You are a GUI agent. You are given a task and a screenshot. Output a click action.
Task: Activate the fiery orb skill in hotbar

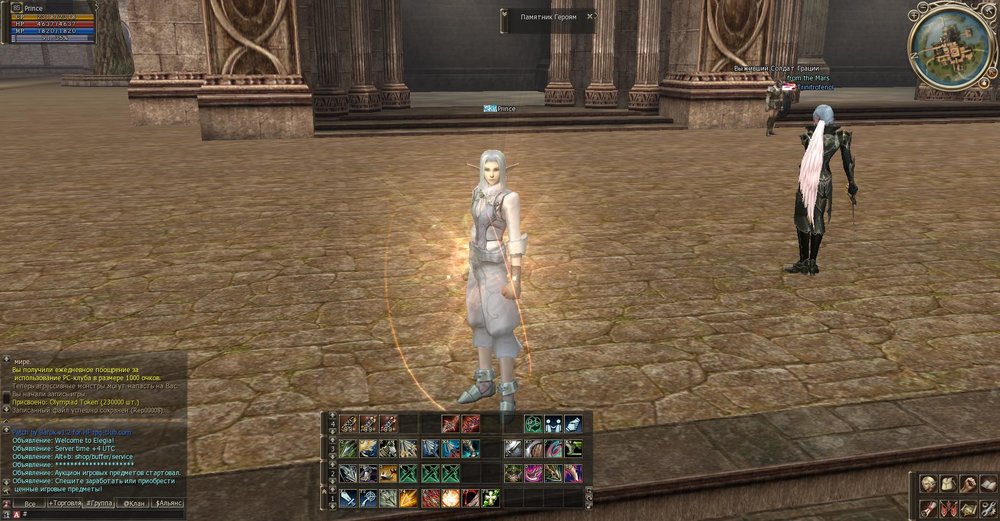tap(450, 497)
